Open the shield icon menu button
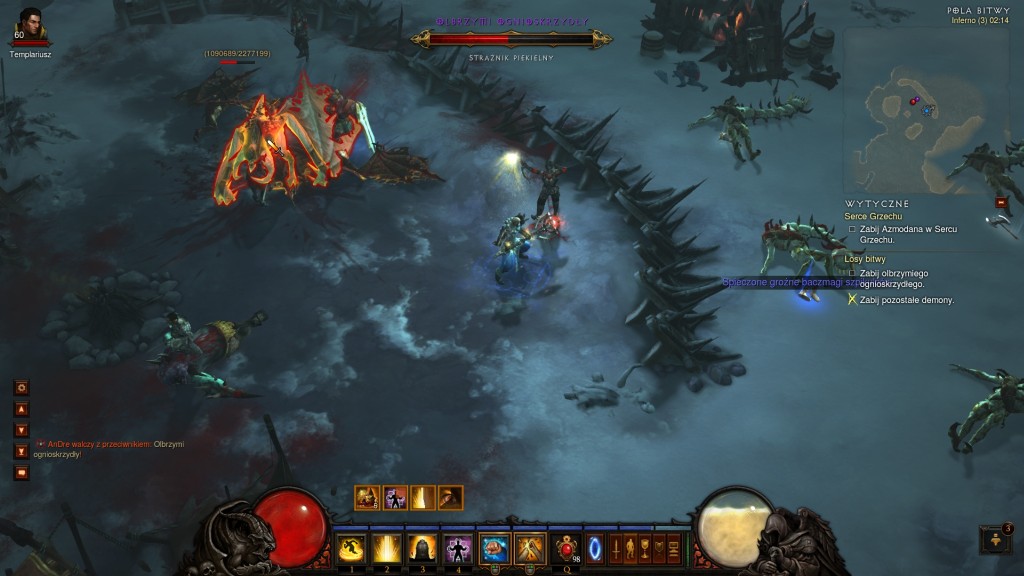Screen dimensions: 1024x576 (x=659, y=548)
